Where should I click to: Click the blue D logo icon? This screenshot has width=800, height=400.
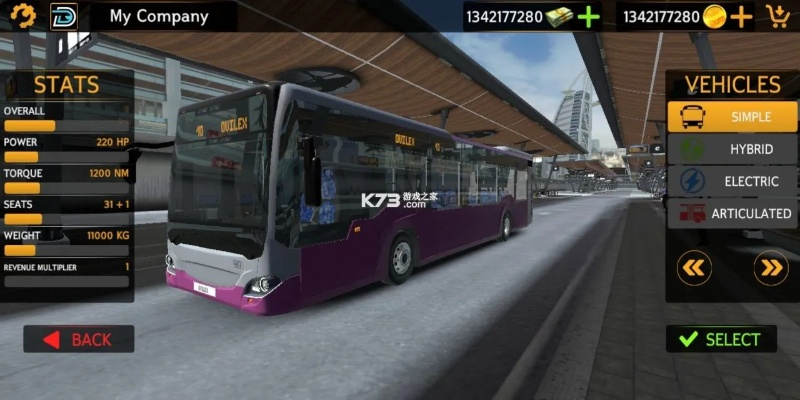[64, 16]
